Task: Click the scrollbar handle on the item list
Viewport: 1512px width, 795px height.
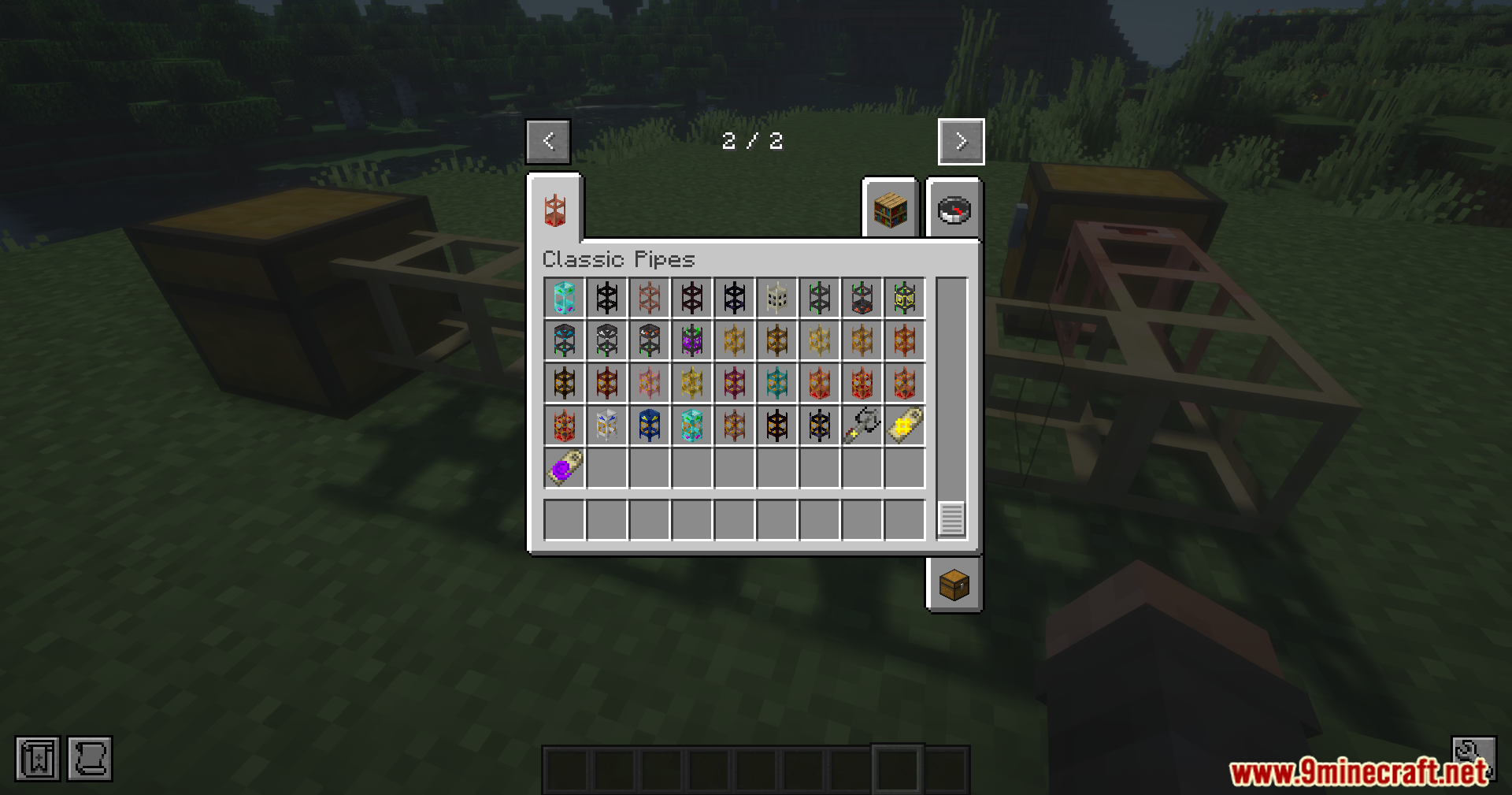Action: tap(951, 518)
